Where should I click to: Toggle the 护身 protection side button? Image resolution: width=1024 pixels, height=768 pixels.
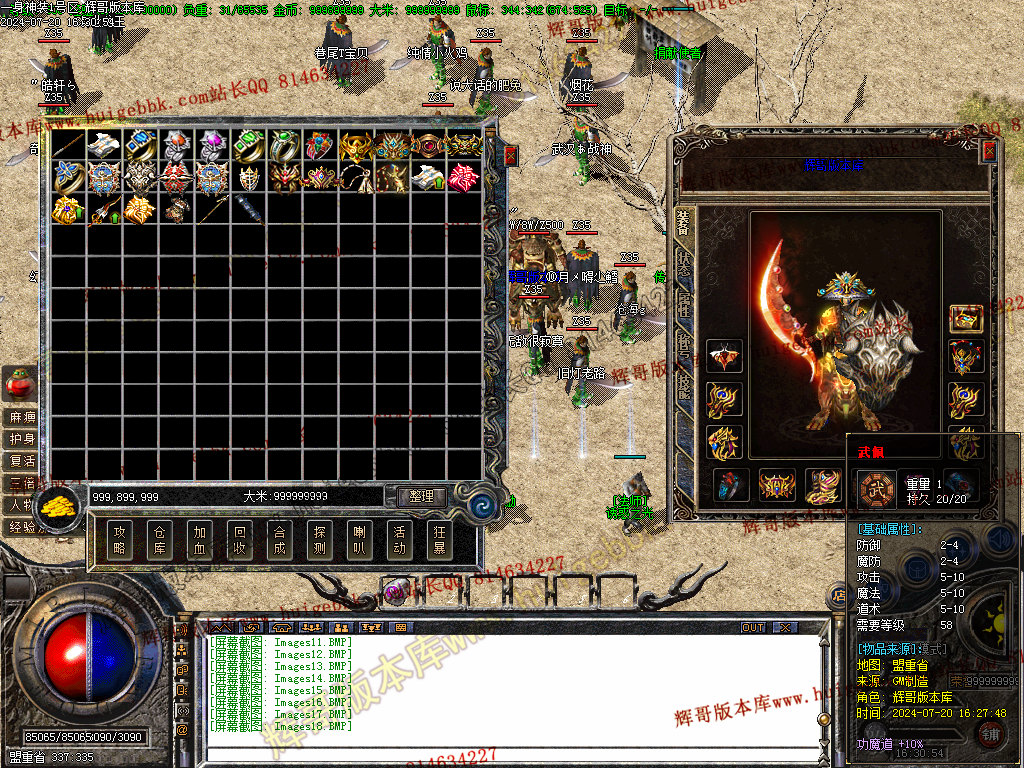click(21, 439)
